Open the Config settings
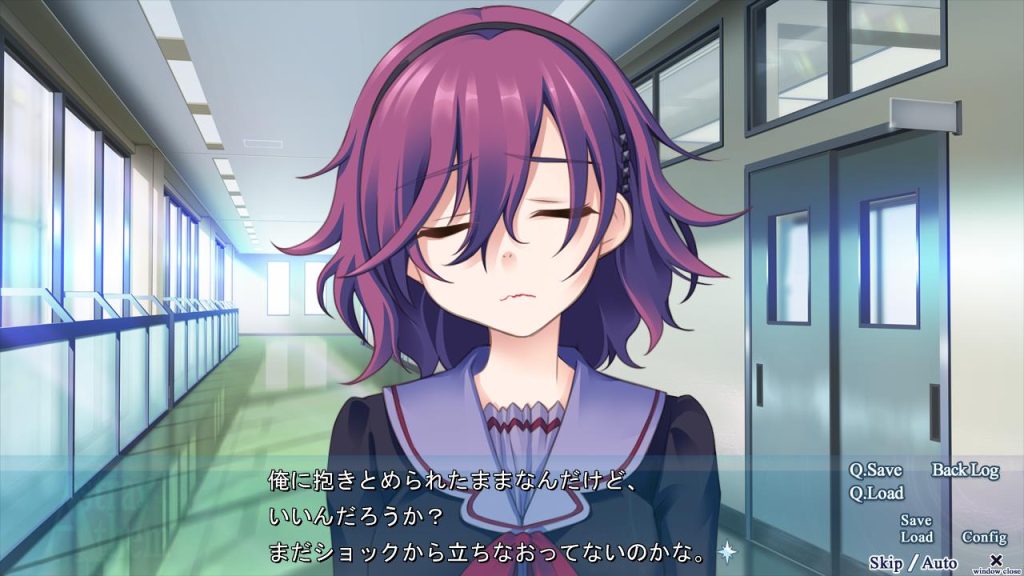 984,537
